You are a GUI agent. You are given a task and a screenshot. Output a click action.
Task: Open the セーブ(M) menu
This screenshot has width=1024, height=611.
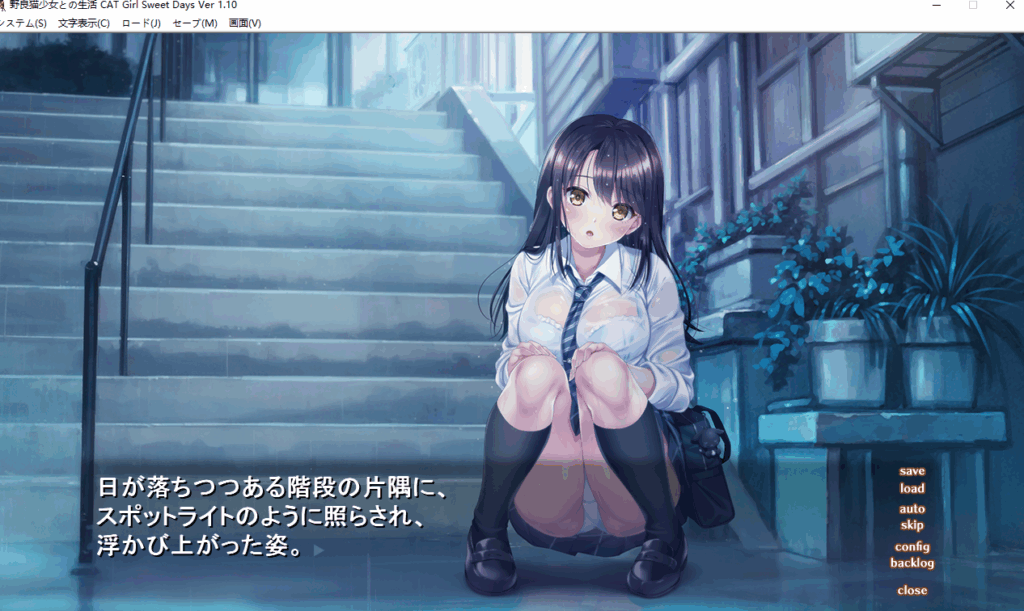[x=195, y=23]
